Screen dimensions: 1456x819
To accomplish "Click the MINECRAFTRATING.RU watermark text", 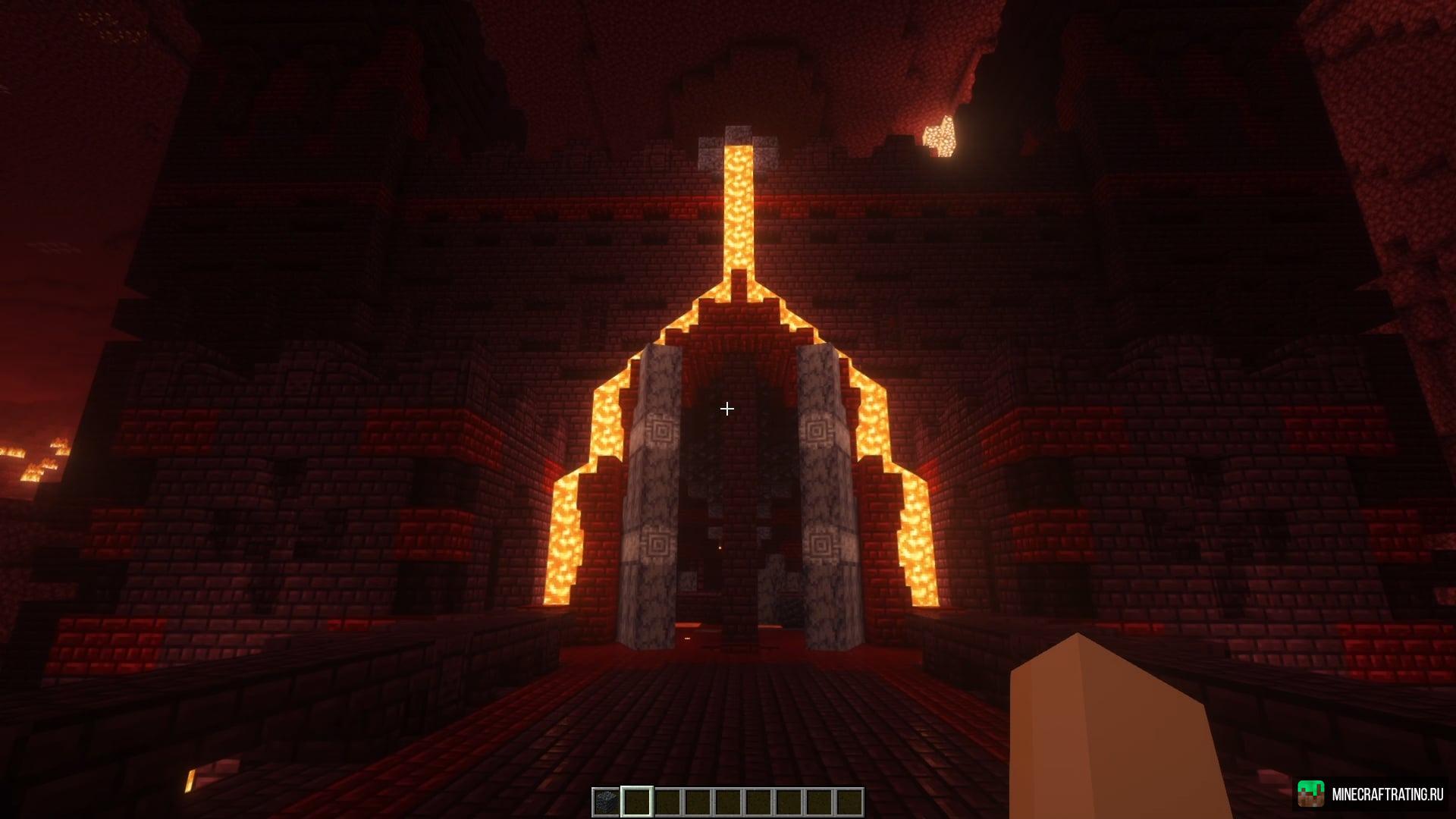I will point(1388,794).
